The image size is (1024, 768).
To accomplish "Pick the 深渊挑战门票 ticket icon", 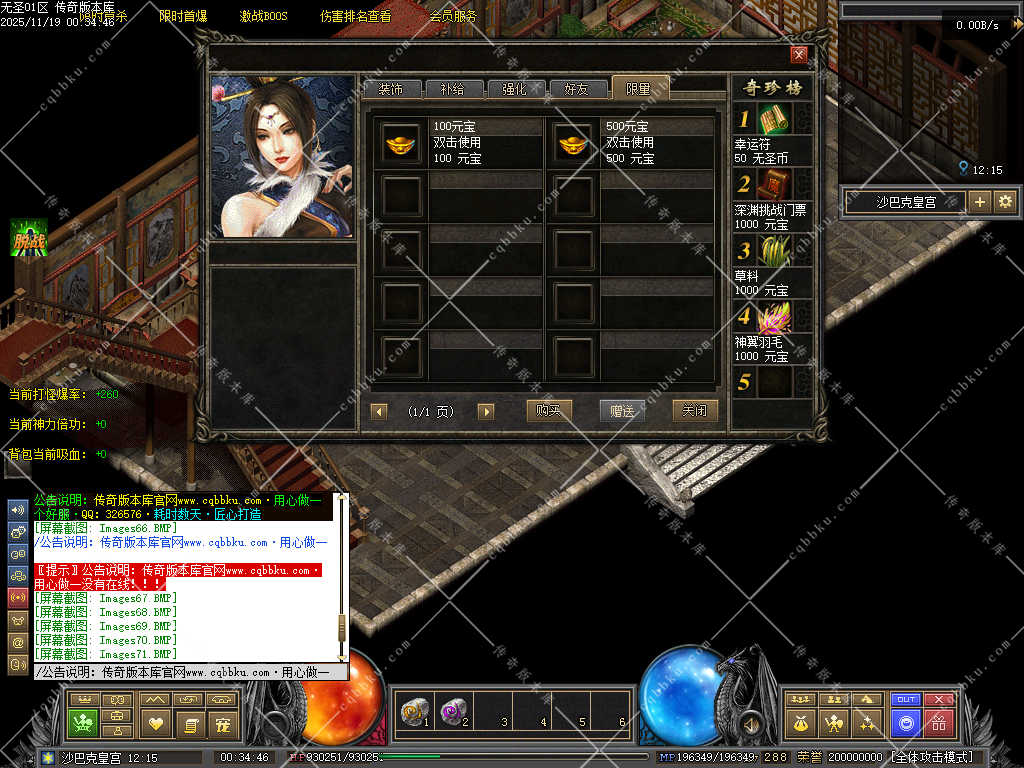I will [x=773, y=184].
